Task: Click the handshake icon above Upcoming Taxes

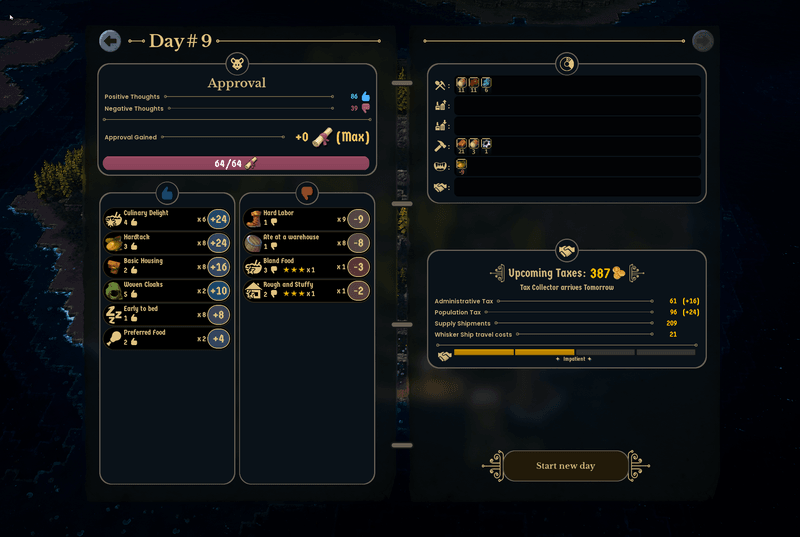Action: pyautogui.click(x=567, y=250)
